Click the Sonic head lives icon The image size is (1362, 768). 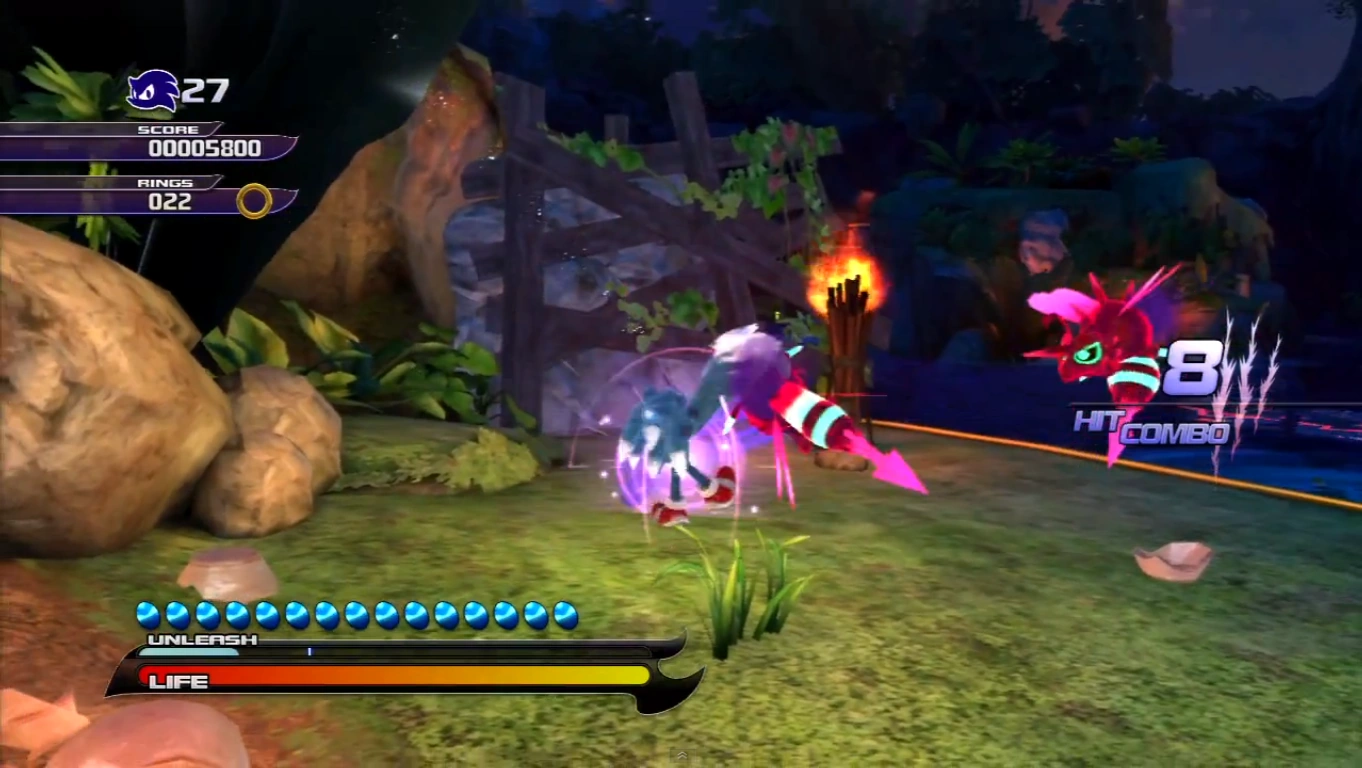click(153, 91)
